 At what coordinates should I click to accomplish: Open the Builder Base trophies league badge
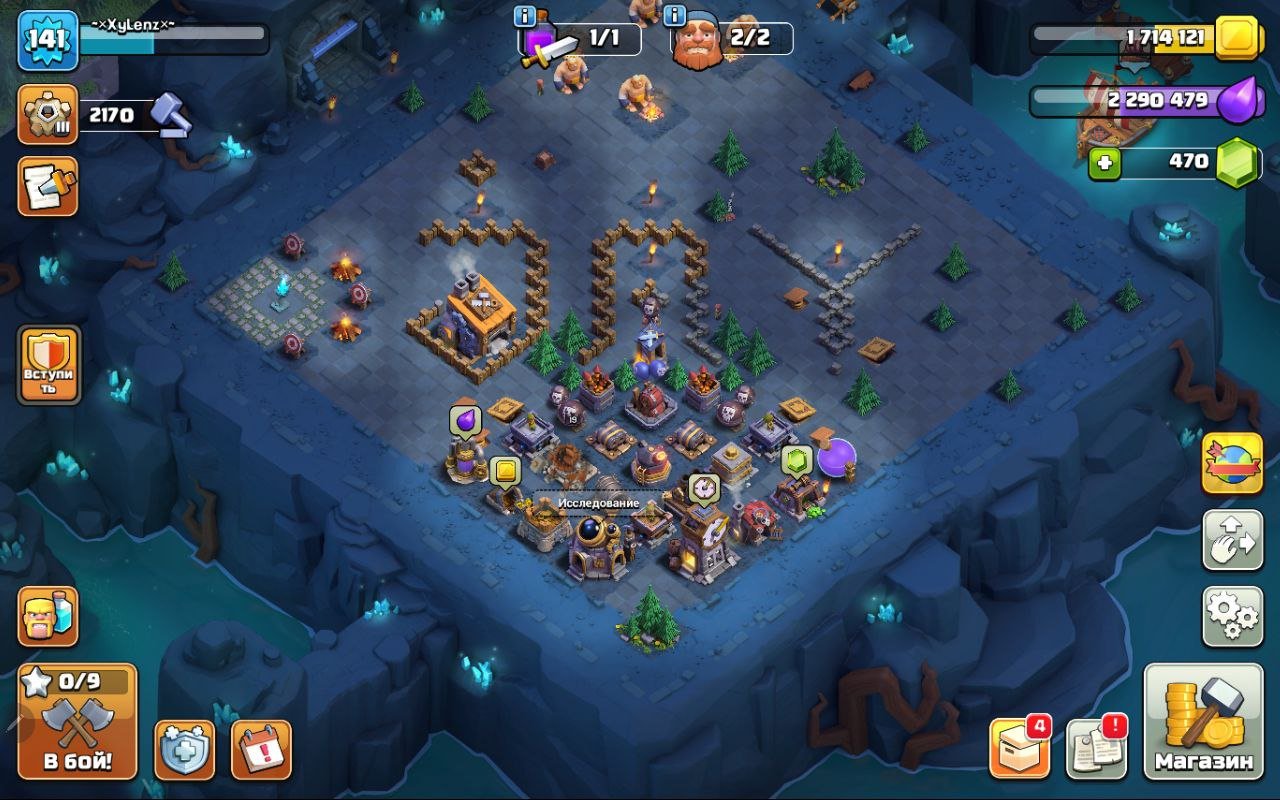click(47, 113)
